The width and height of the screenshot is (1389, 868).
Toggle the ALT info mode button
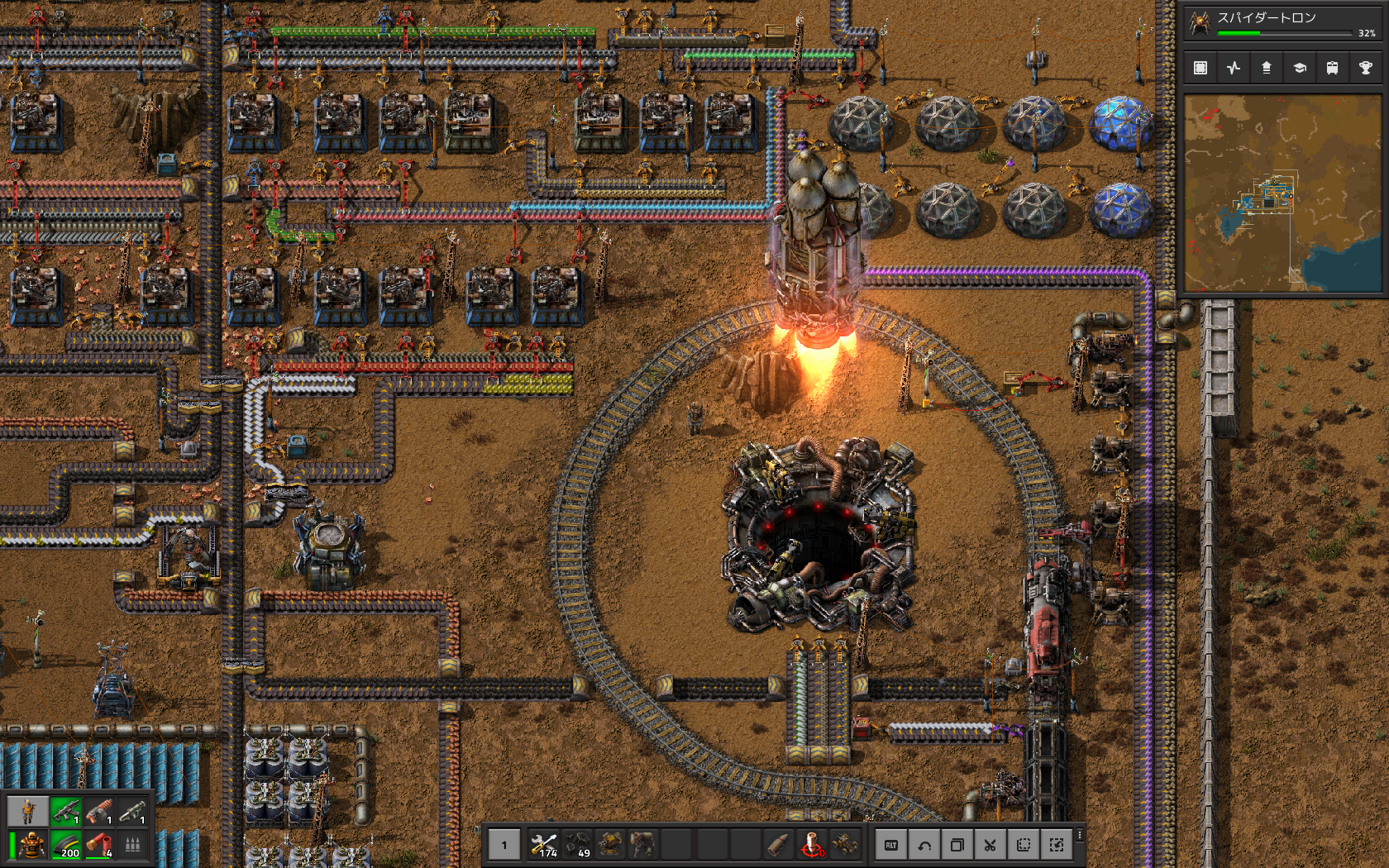point(891,845)
